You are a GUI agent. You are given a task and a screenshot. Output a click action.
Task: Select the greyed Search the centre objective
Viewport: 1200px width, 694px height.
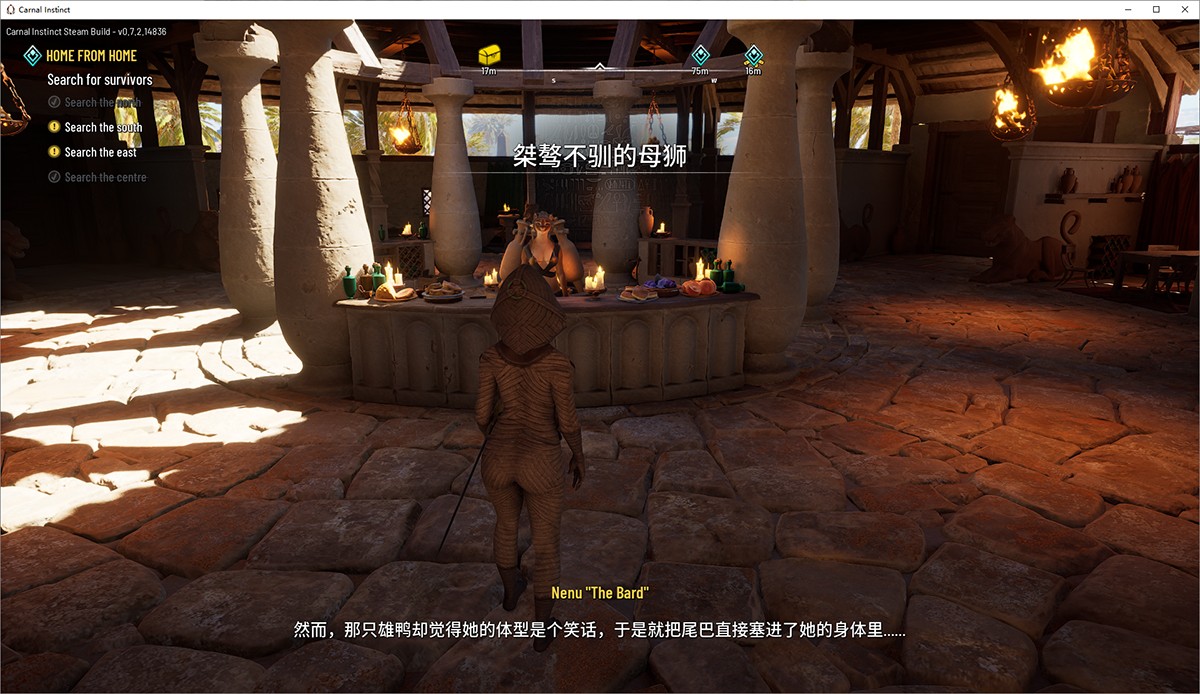(105, 177)
